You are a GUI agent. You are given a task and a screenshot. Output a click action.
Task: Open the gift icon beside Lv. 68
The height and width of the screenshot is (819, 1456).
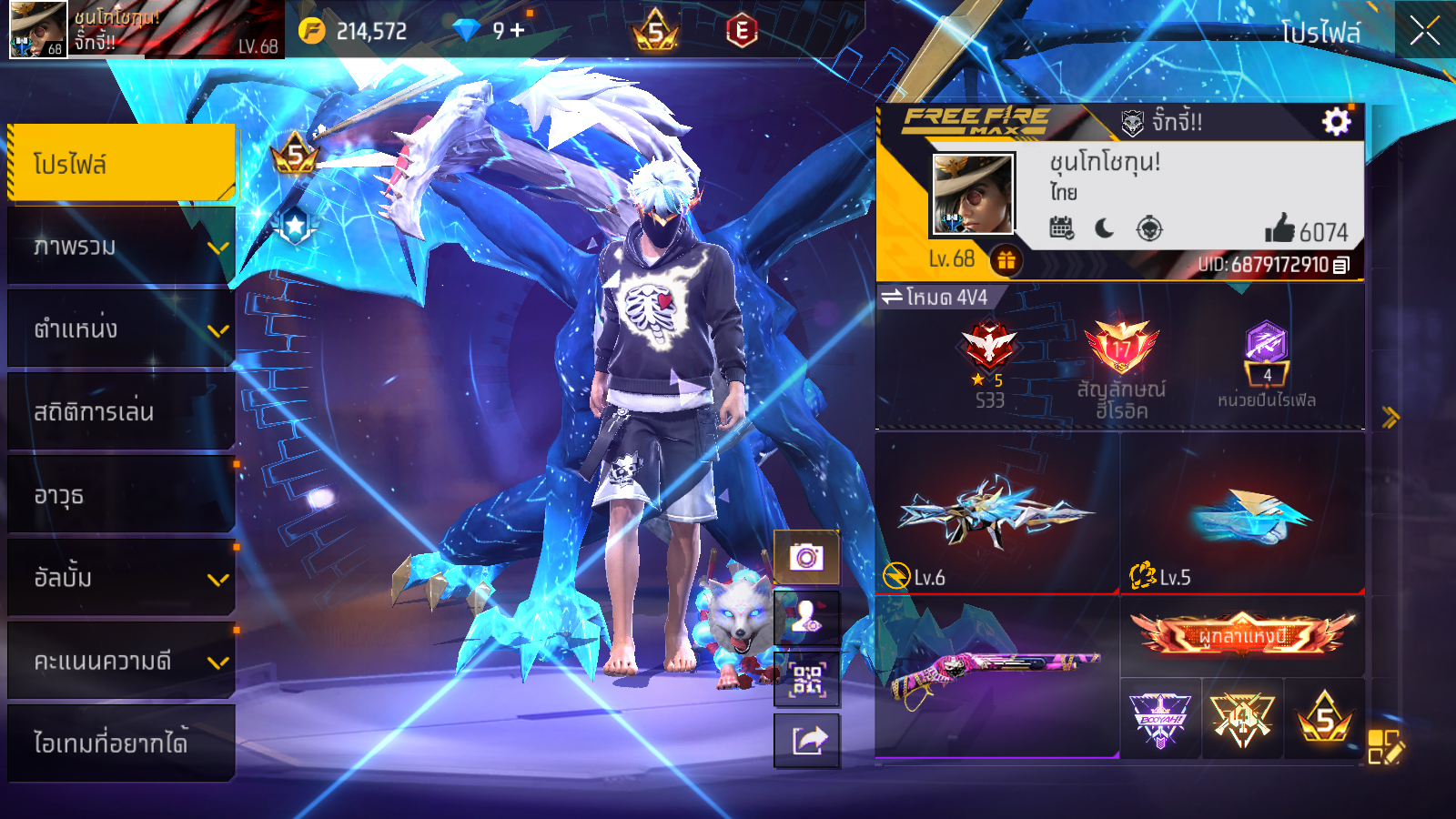click(x=1006, y=260)
